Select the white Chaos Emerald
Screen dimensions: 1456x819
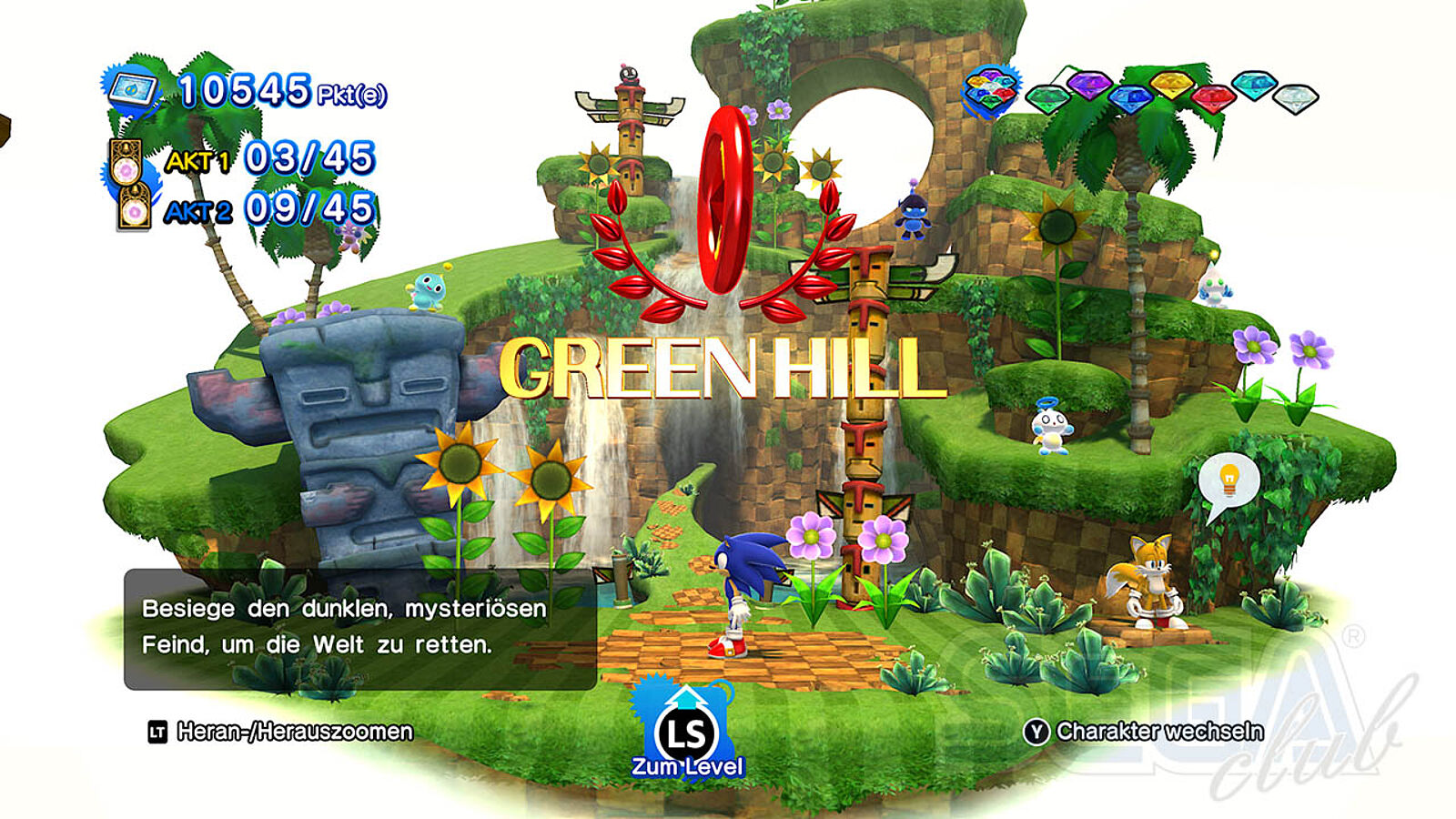[x=1295, y=96]
